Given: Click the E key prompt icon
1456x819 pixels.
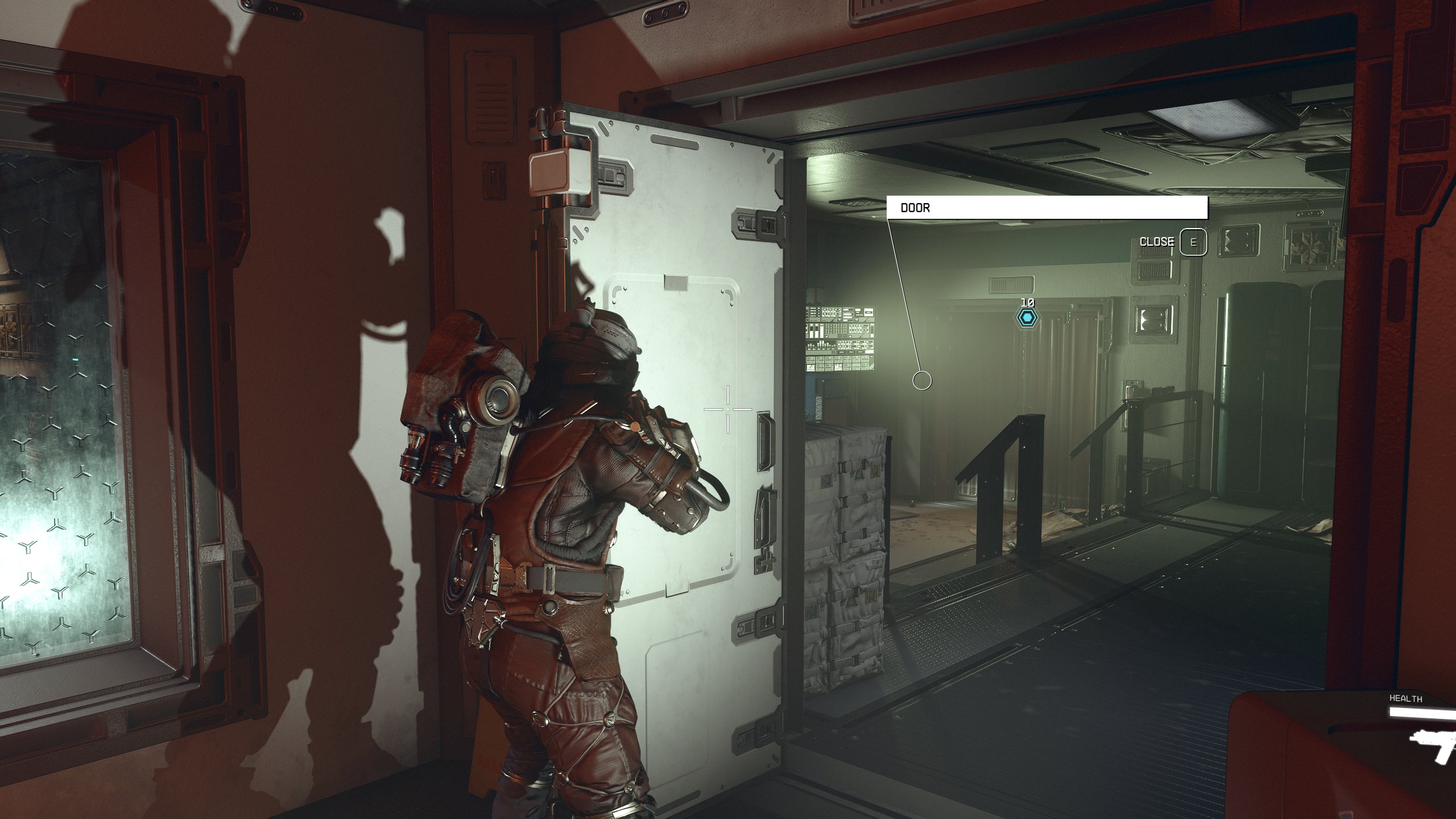Looking at the screenshot, I should coord(1194,241).
